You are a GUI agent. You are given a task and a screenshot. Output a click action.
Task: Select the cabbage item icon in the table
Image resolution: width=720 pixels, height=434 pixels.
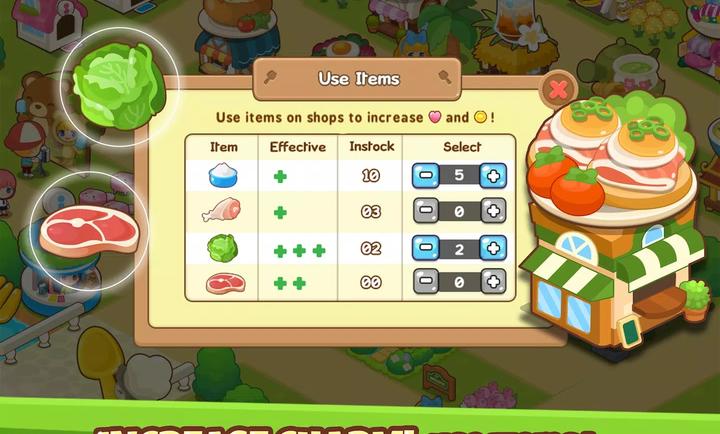click(222, 248)
